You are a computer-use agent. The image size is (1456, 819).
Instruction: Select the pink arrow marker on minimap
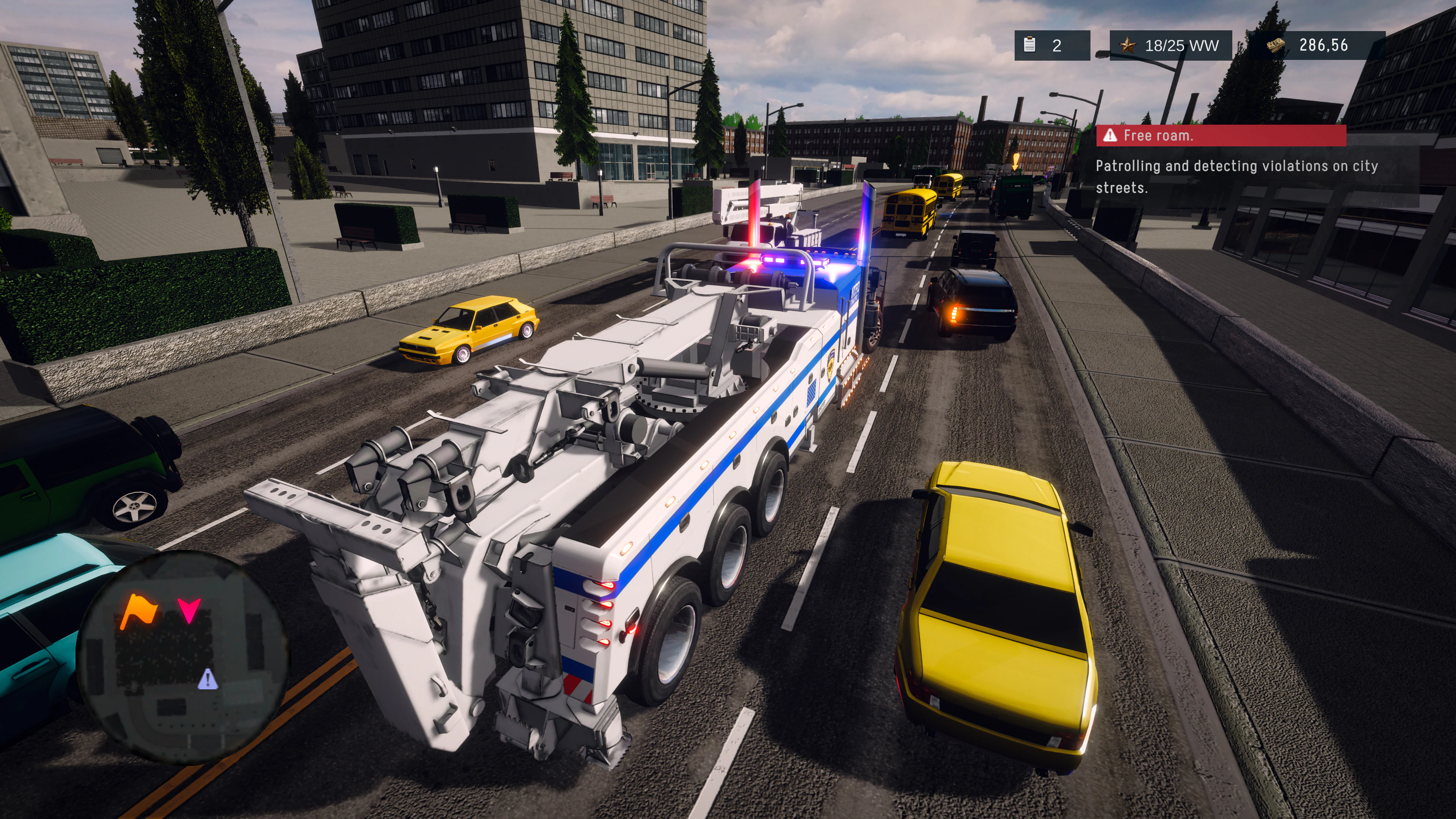[x=189, y=610]
